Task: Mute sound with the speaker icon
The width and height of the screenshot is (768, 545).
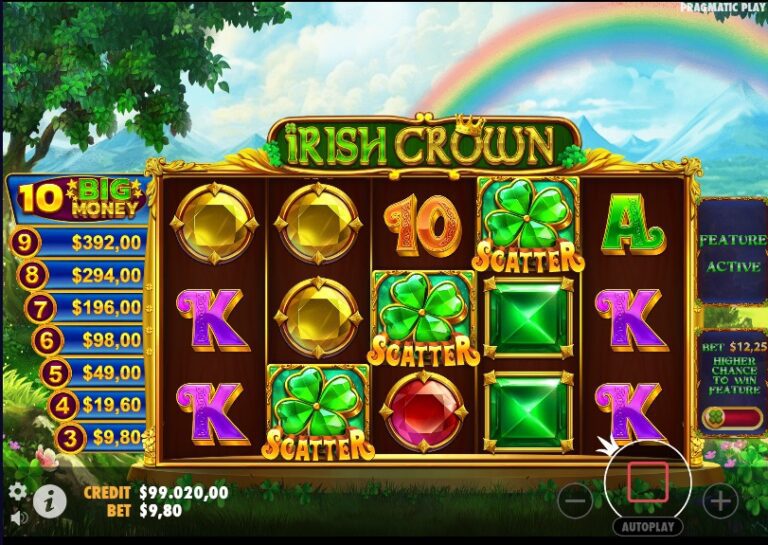Action: tap(17, 518)
